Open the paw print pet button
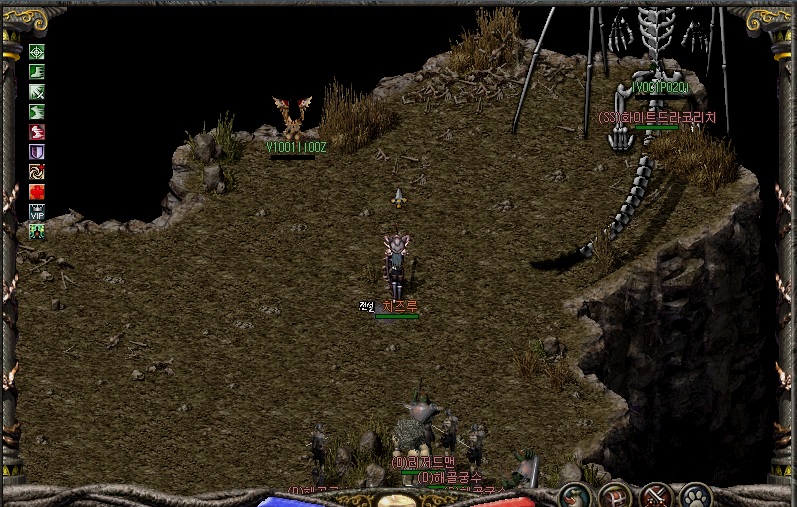797x507 pixels. tap(695, 495)
